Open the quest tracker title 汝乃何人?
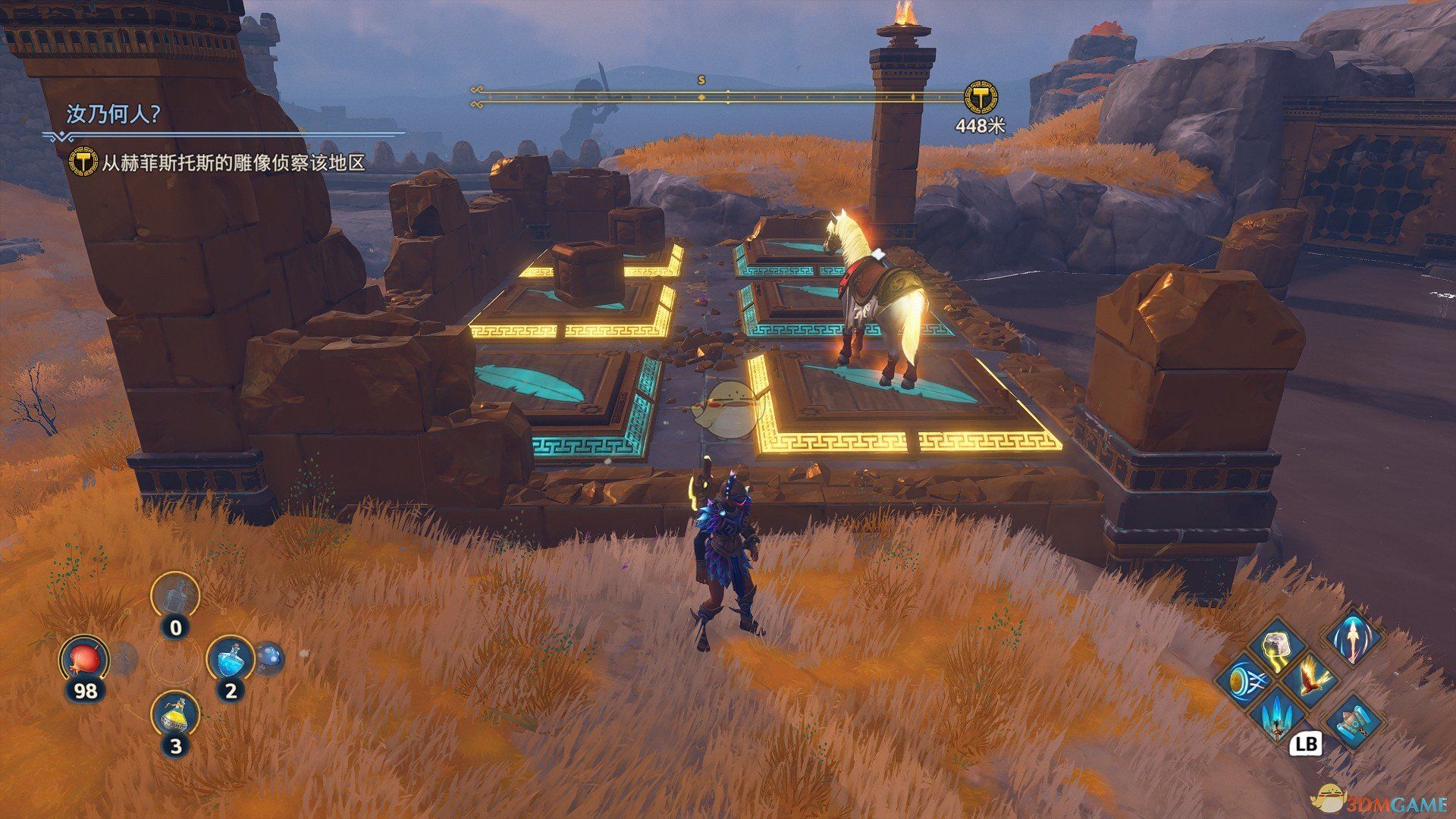1456x819 pixels. click(x=114, y=115)
